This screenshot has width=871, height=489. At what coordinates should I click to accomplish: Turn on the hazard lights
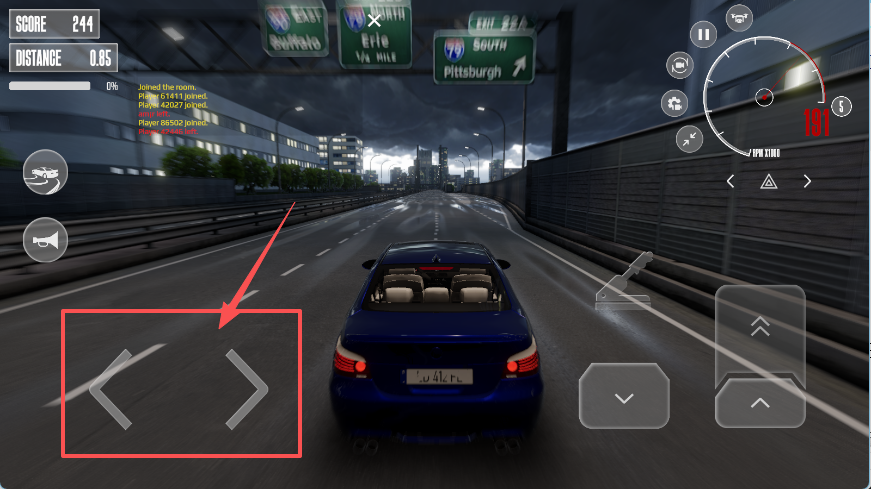pos(769,181)
